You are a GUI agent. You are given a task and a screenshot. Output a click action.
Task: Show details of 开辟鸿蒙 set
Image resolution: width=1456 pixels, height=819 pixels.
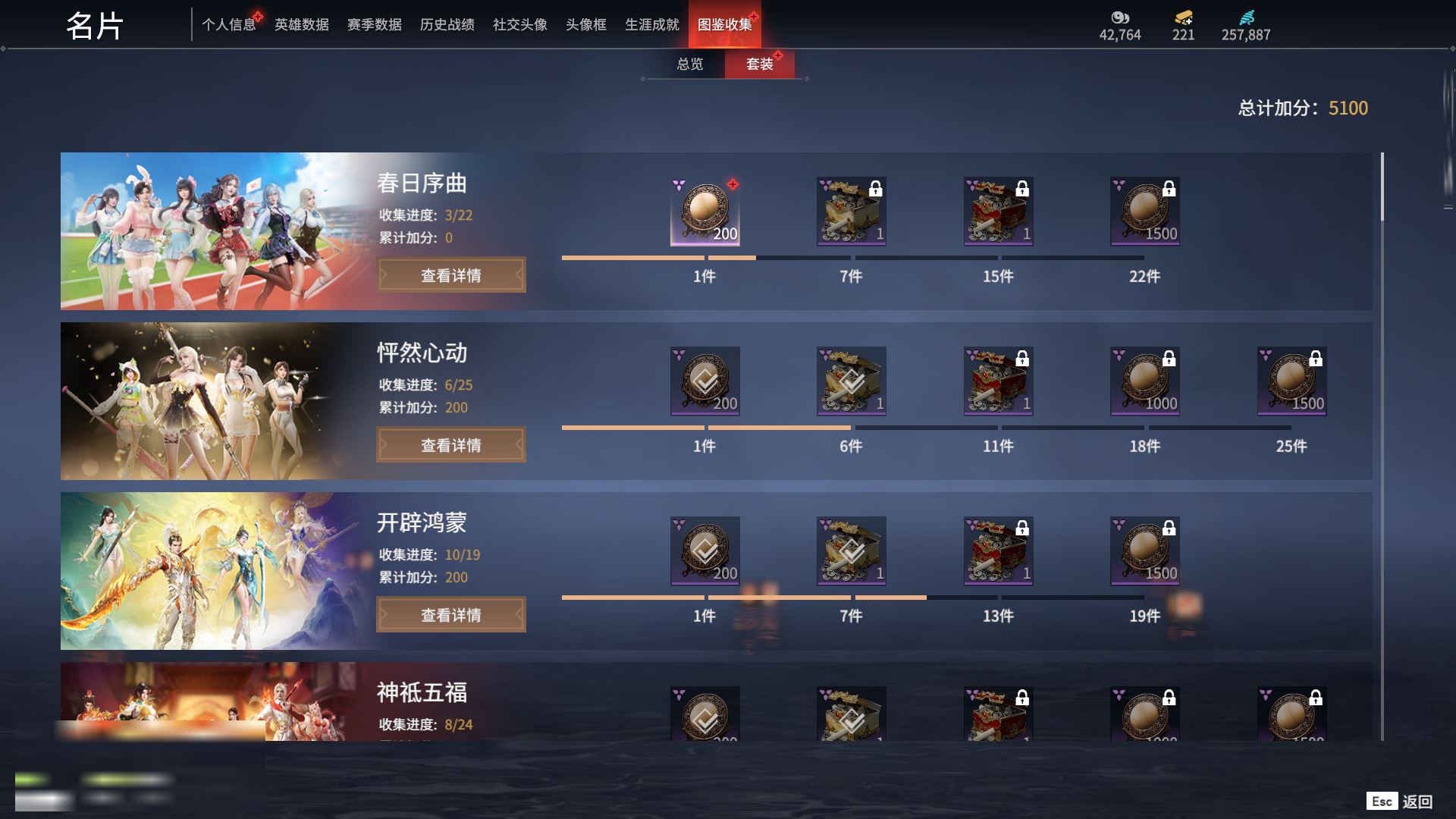point(451,615)
